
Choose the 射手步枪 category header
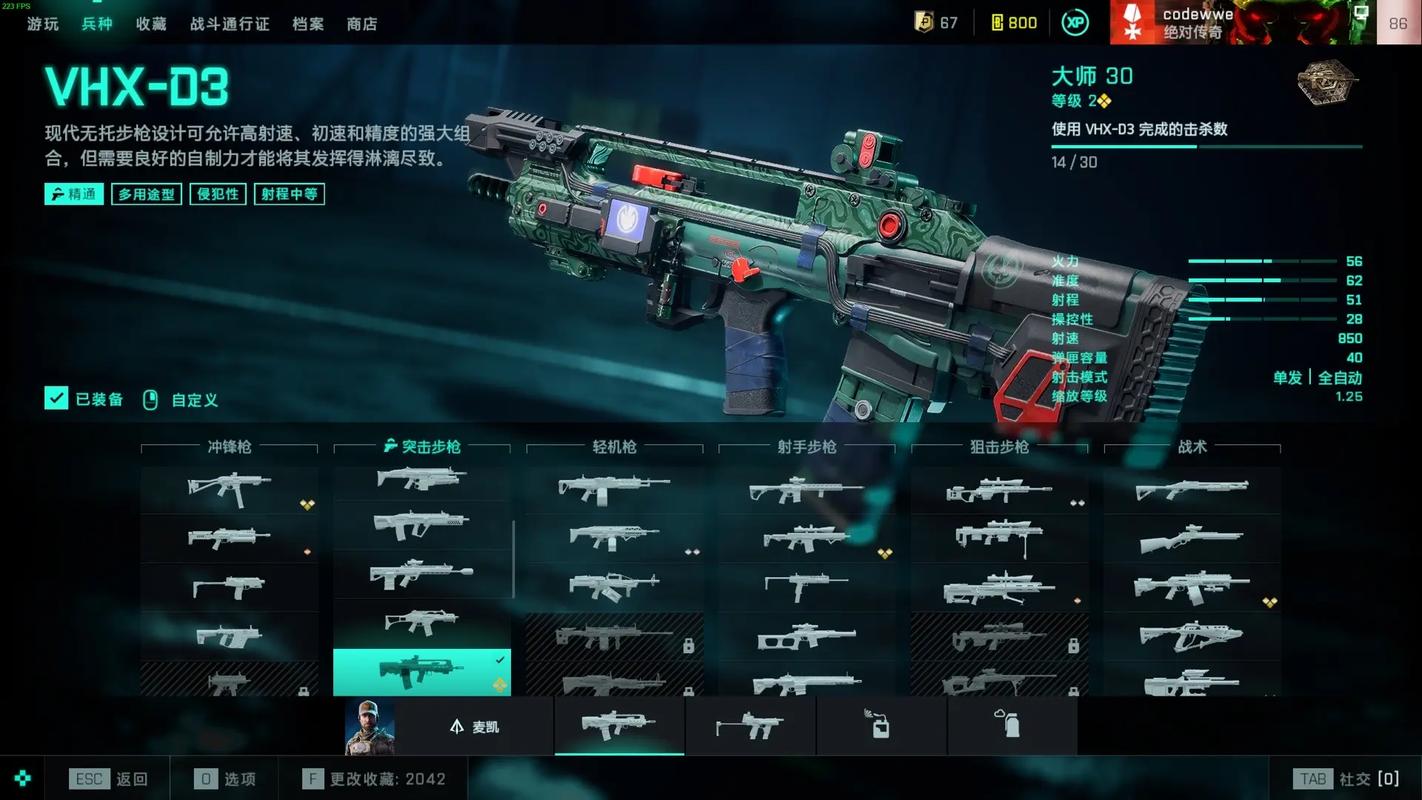[x=807, y=447]
